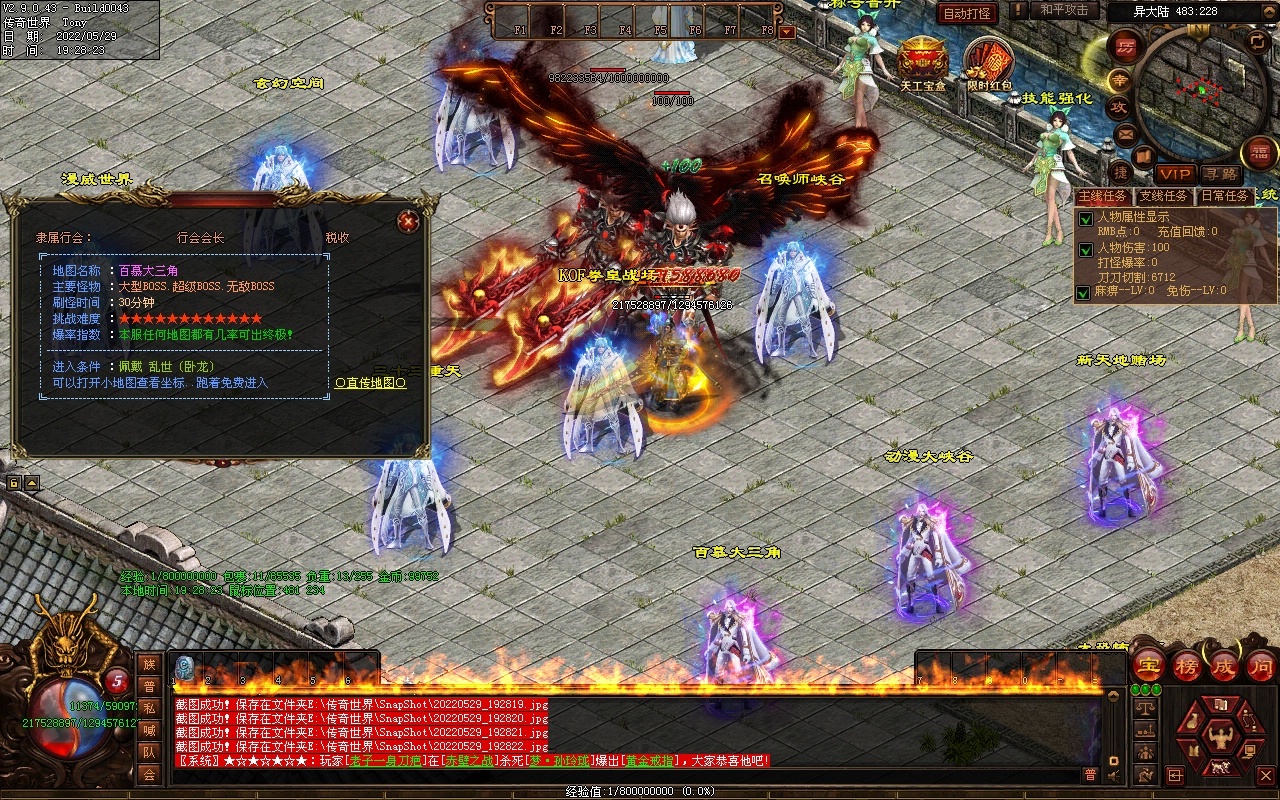Switch to the 主线任务 tab
The width and height of the screenshot is (1280, 800).
pyautogui.click(x=1104, y=196)
